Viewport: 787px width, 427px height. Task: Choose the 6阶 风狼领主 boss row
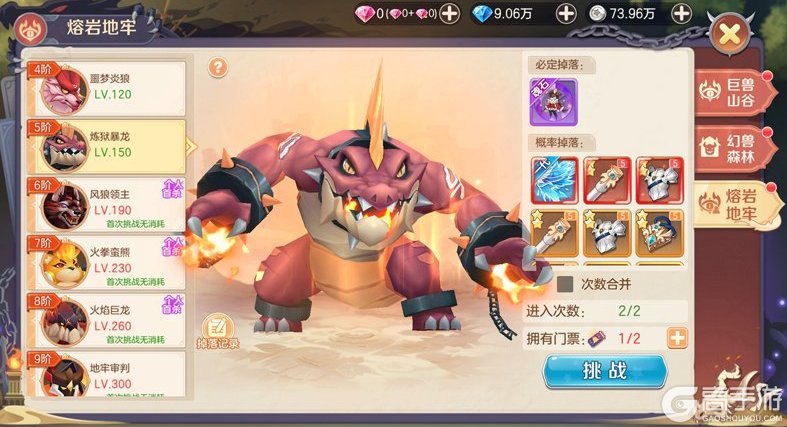tap(107, 204)
